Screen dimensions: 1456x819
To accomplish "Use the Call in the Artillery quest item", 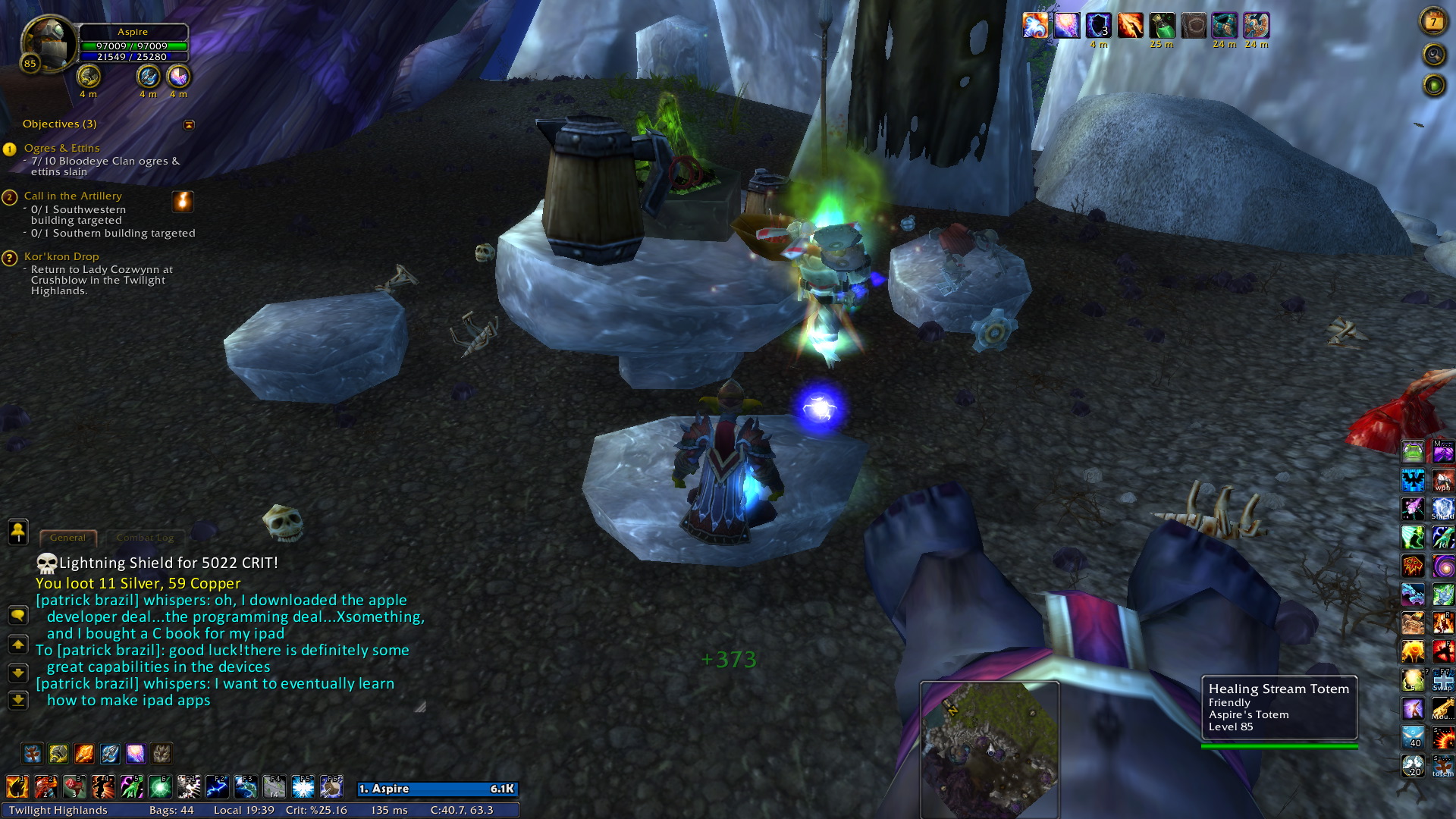I will point(183,201).
